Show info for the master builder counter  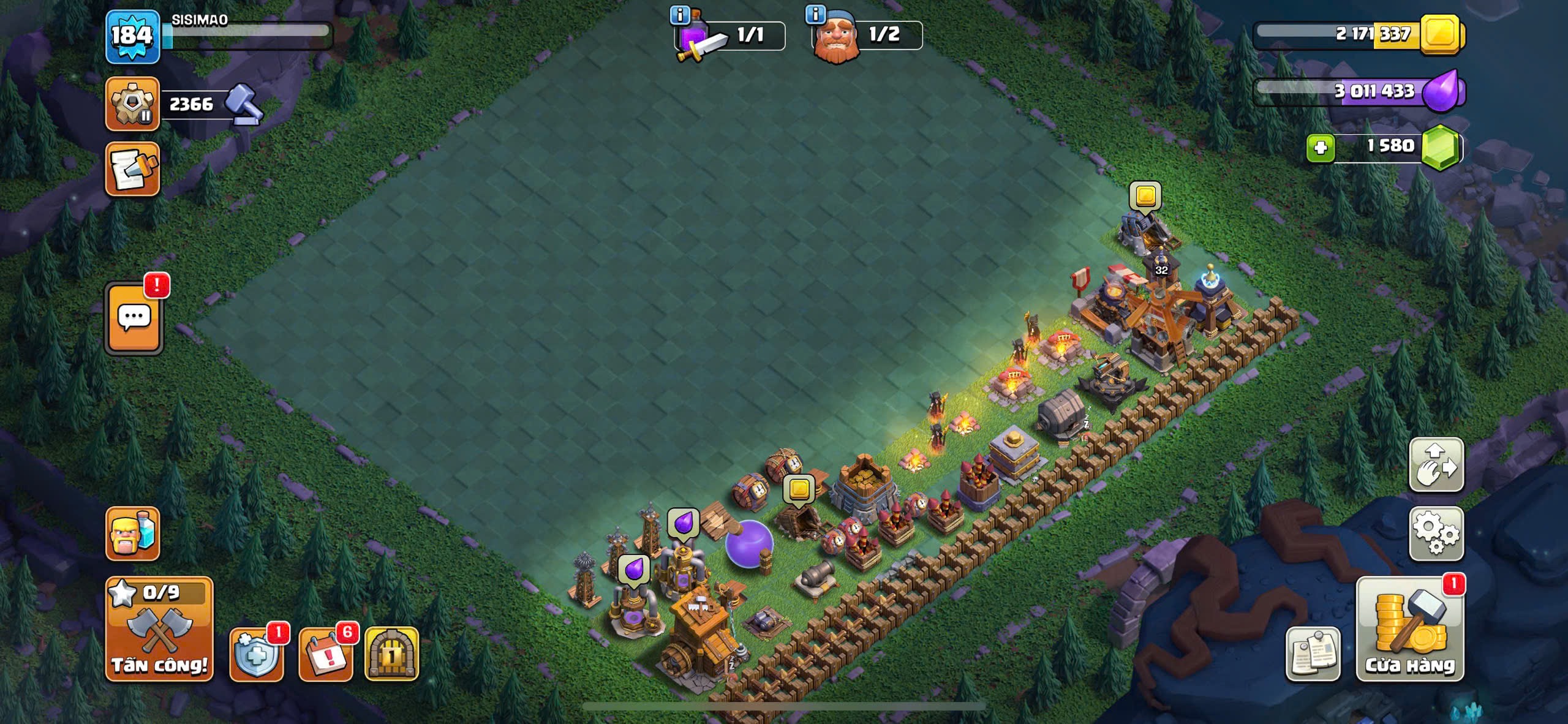pyautogui.click(x=815, y=14)
